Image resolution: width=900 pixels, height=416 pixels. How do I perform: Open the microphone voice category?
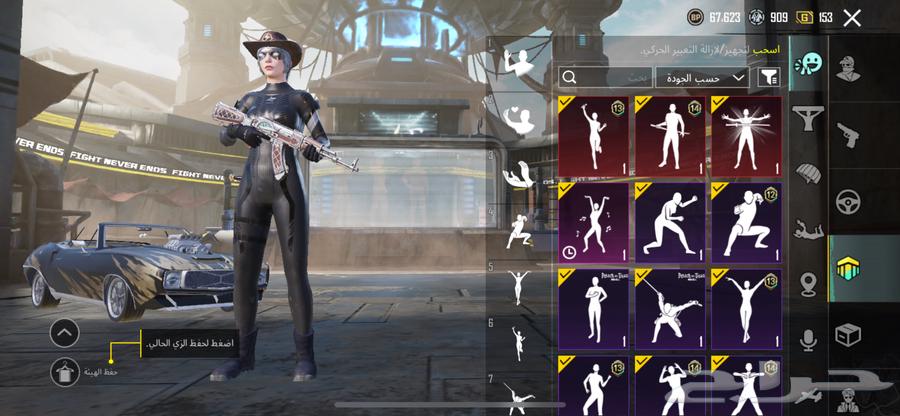click(808, 341)
